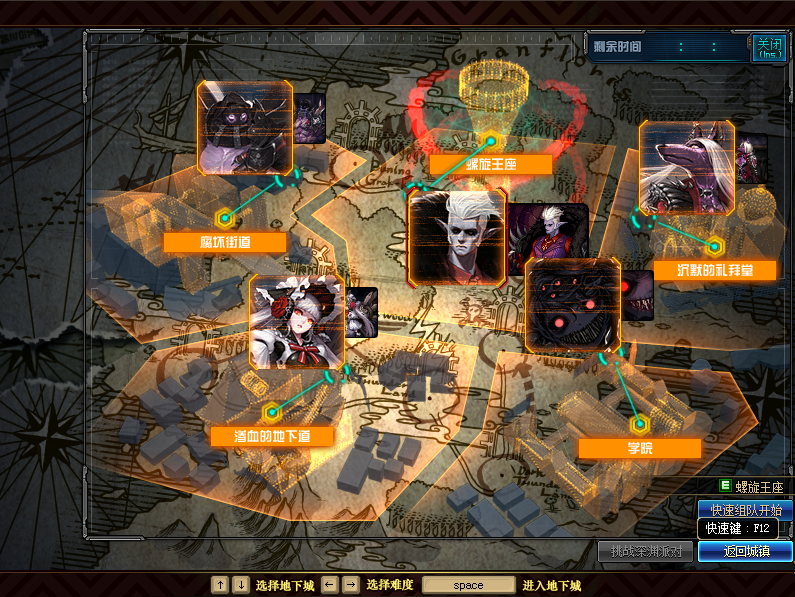Pick the 沉默的礼拜堂 dungeon label

(701, 270)
